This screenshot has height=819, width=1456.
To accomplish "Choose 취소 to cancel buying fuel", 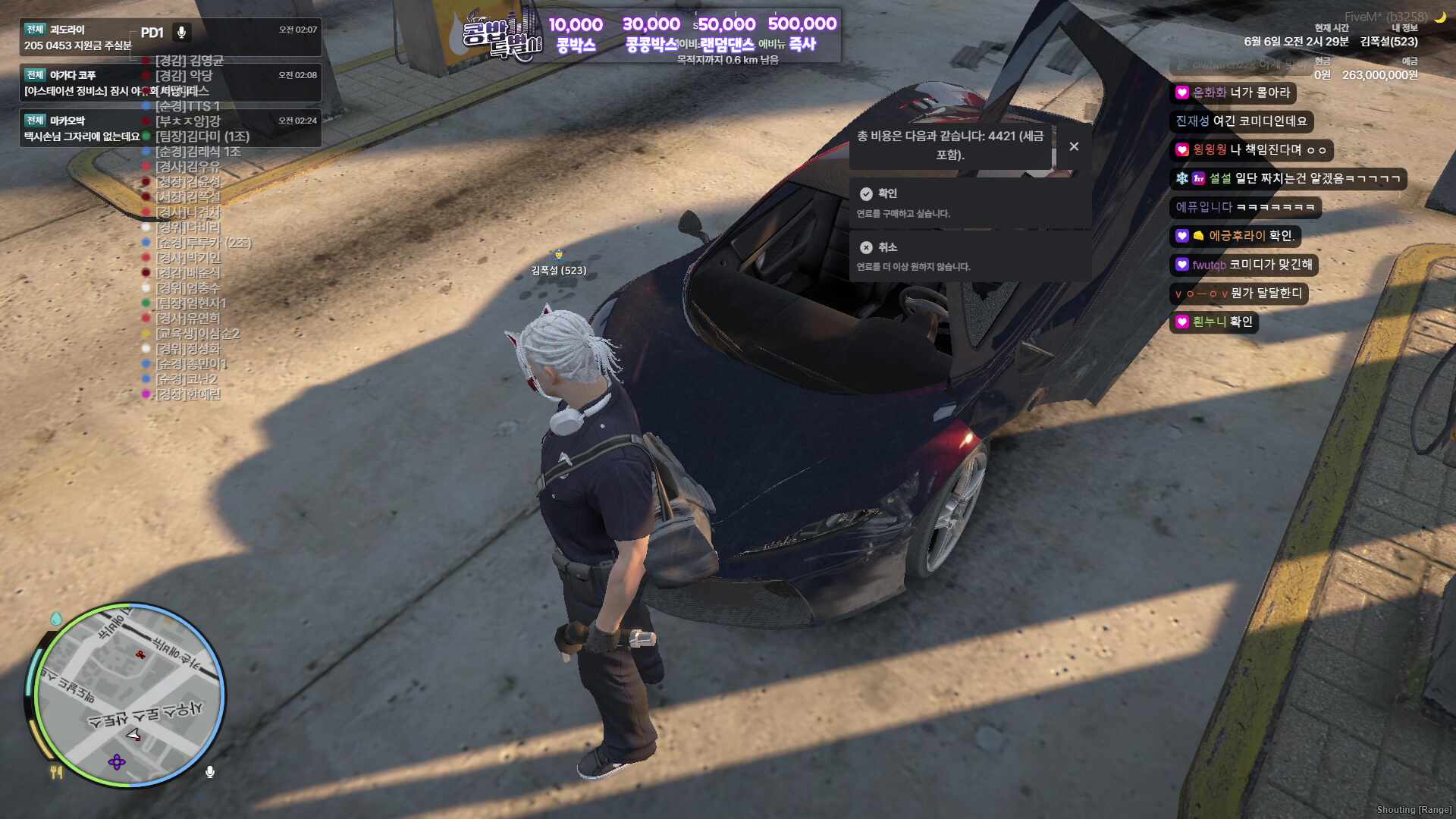I will [969, 256].
